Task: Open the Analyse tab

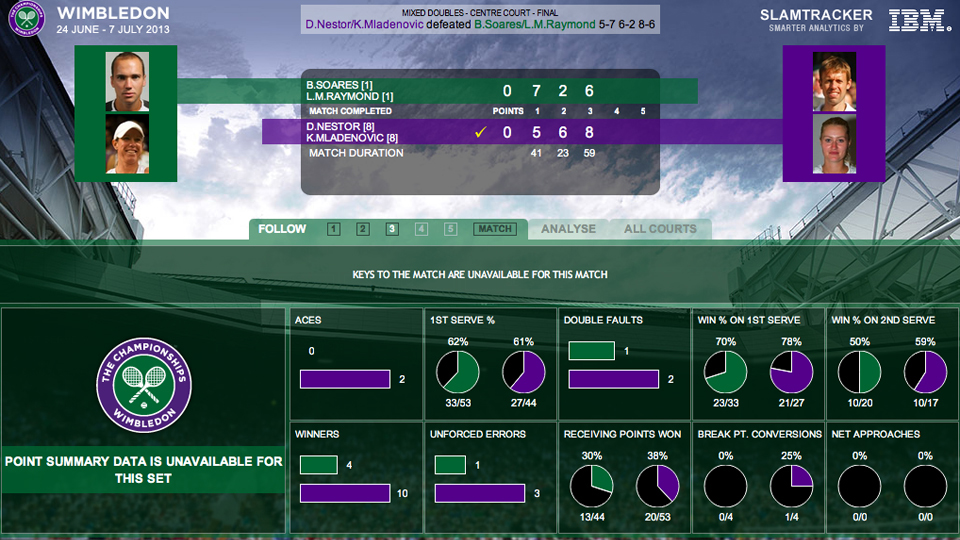Action: pyautogui.click(x=568, y=229)
